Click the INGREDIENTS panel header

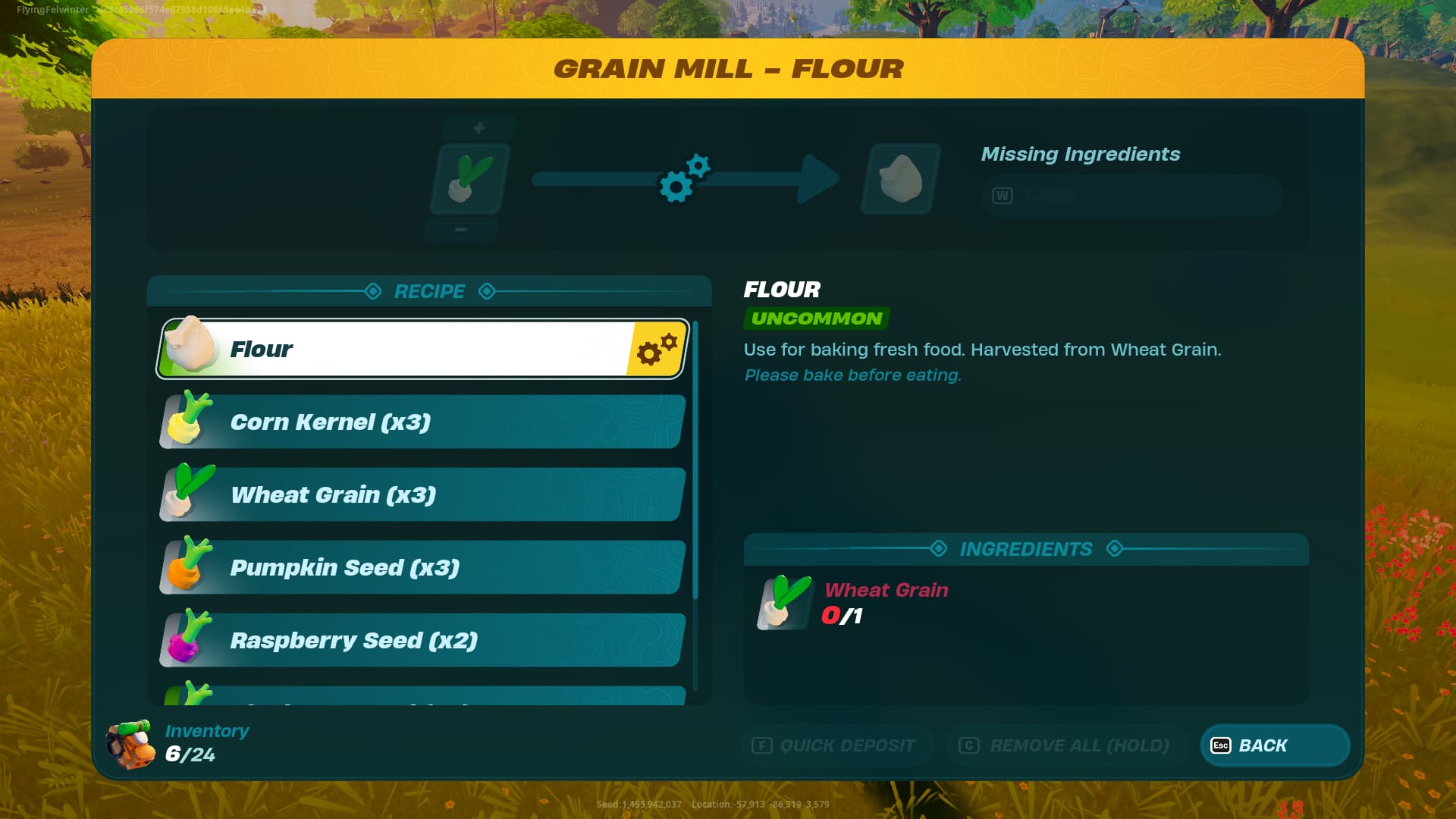tap(1027, 549)
